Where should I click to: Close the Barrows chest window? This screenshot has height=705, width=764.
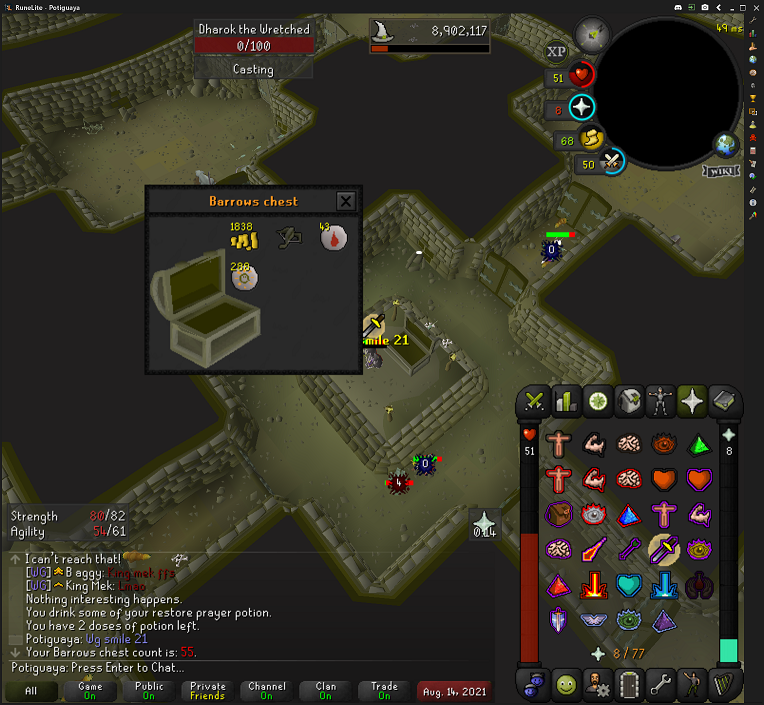pos(346,201)
